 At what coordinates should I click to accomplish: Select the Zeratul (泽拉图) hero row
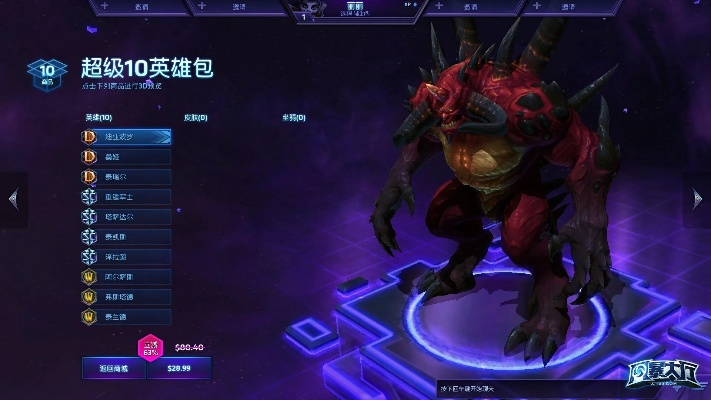127,256
